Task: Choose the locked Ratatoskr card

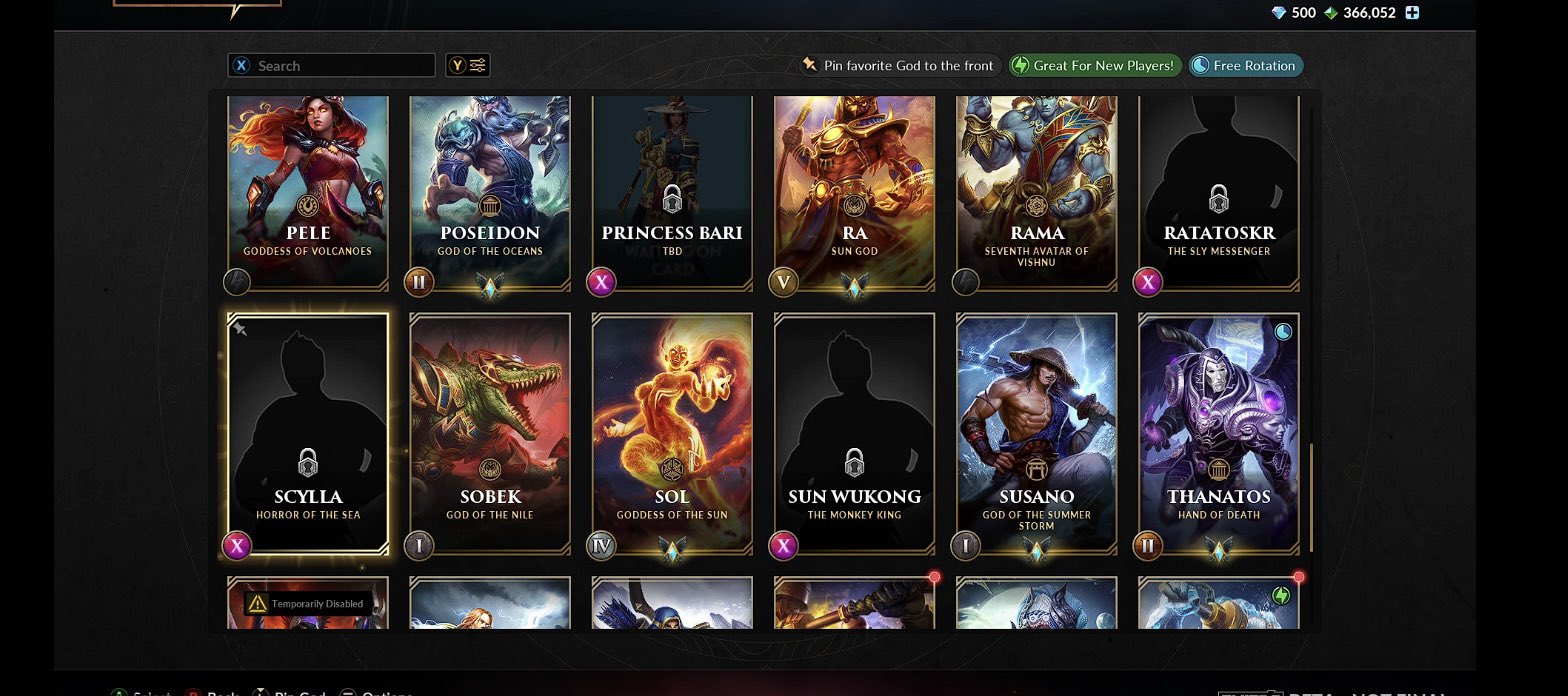Action: coord(1218,190)
